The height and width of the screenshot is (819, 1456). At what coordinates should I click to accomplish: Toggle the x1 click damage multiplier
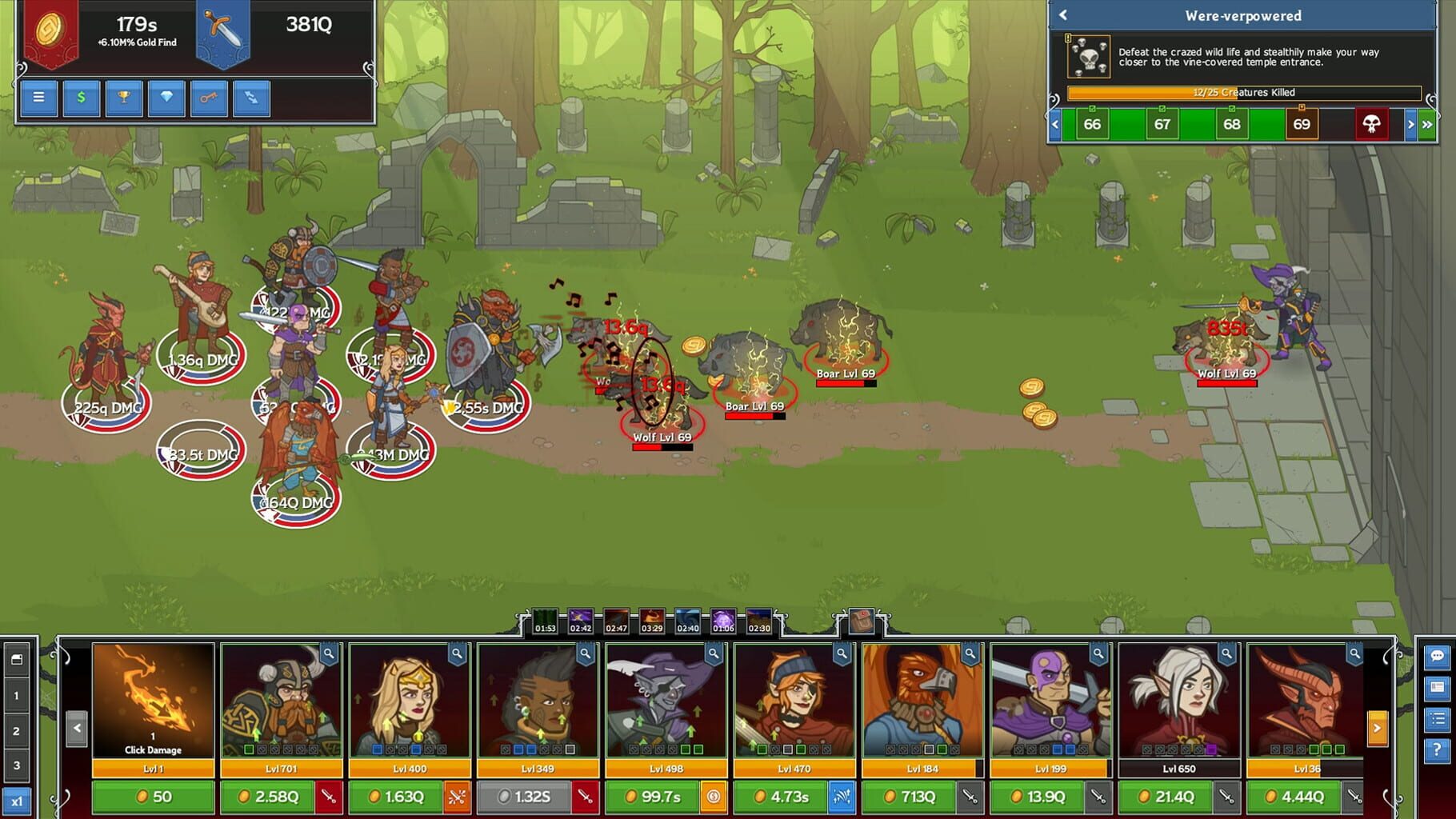[x=18, y=799]
